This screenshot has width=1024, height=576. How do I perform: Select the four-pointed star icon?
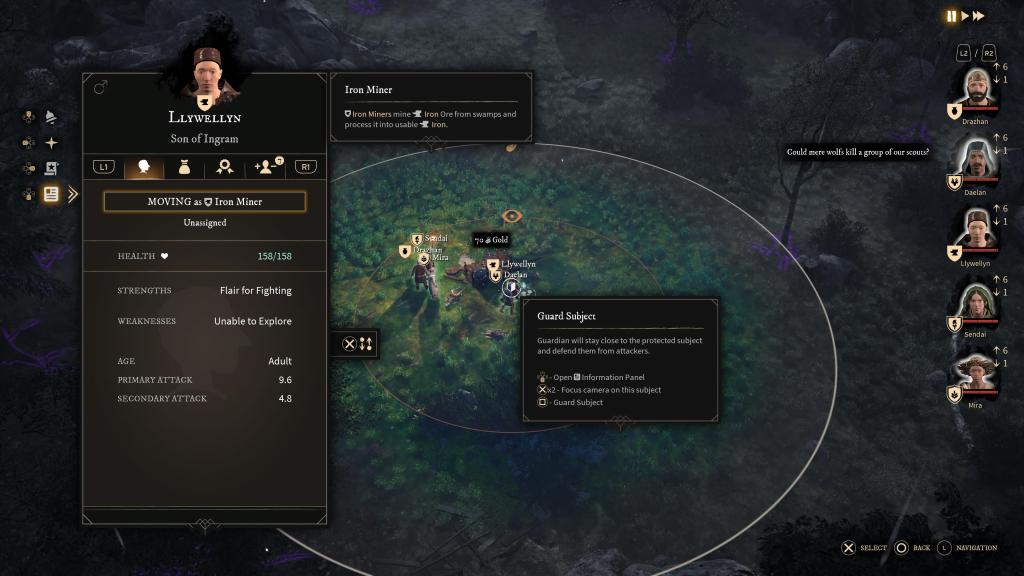tap(51, 143)
